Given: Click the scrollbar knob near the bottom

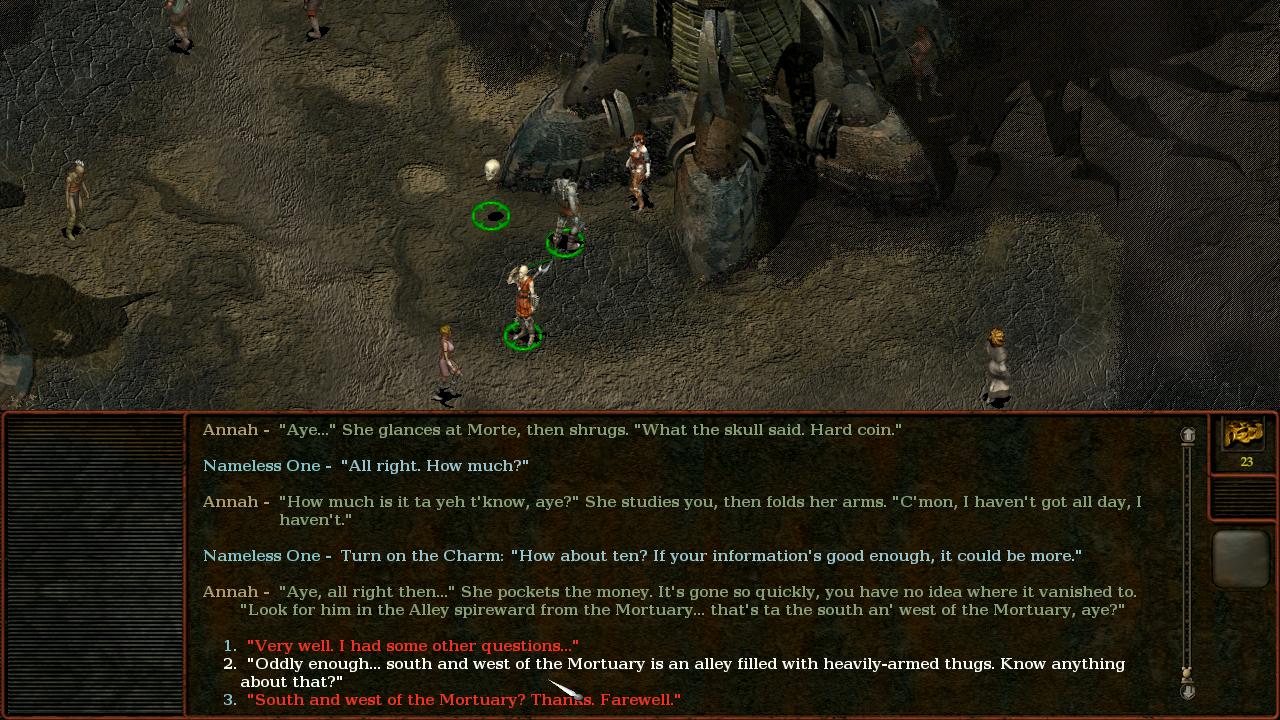Looking at the screenshot, I should [x=1188, y=670].
